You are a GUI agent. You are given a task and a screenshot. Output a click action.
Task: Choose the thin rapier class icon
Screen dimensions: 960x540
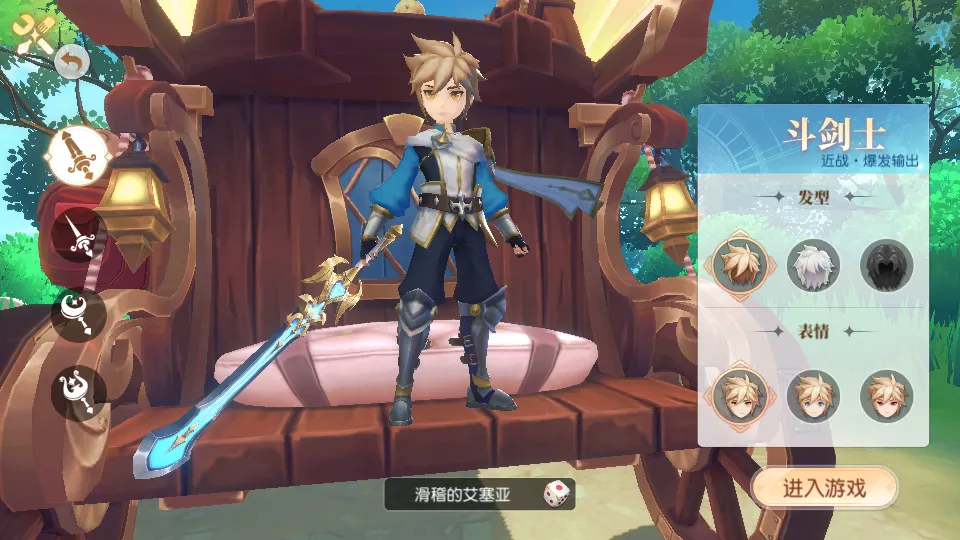(x=78, y=234)
